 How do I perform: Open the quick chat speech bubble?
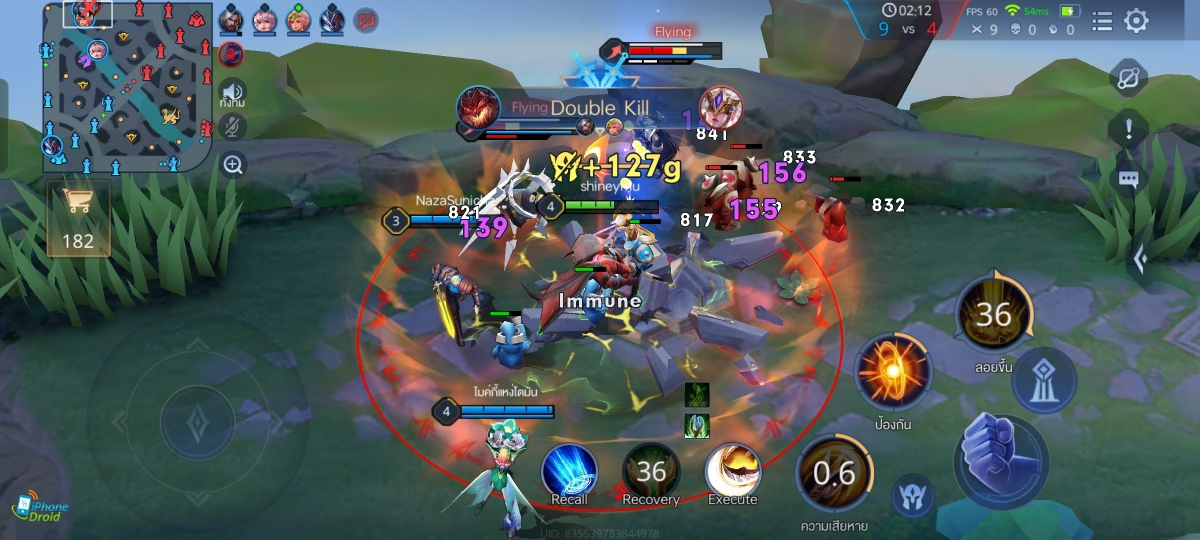tap(1128, 180)
